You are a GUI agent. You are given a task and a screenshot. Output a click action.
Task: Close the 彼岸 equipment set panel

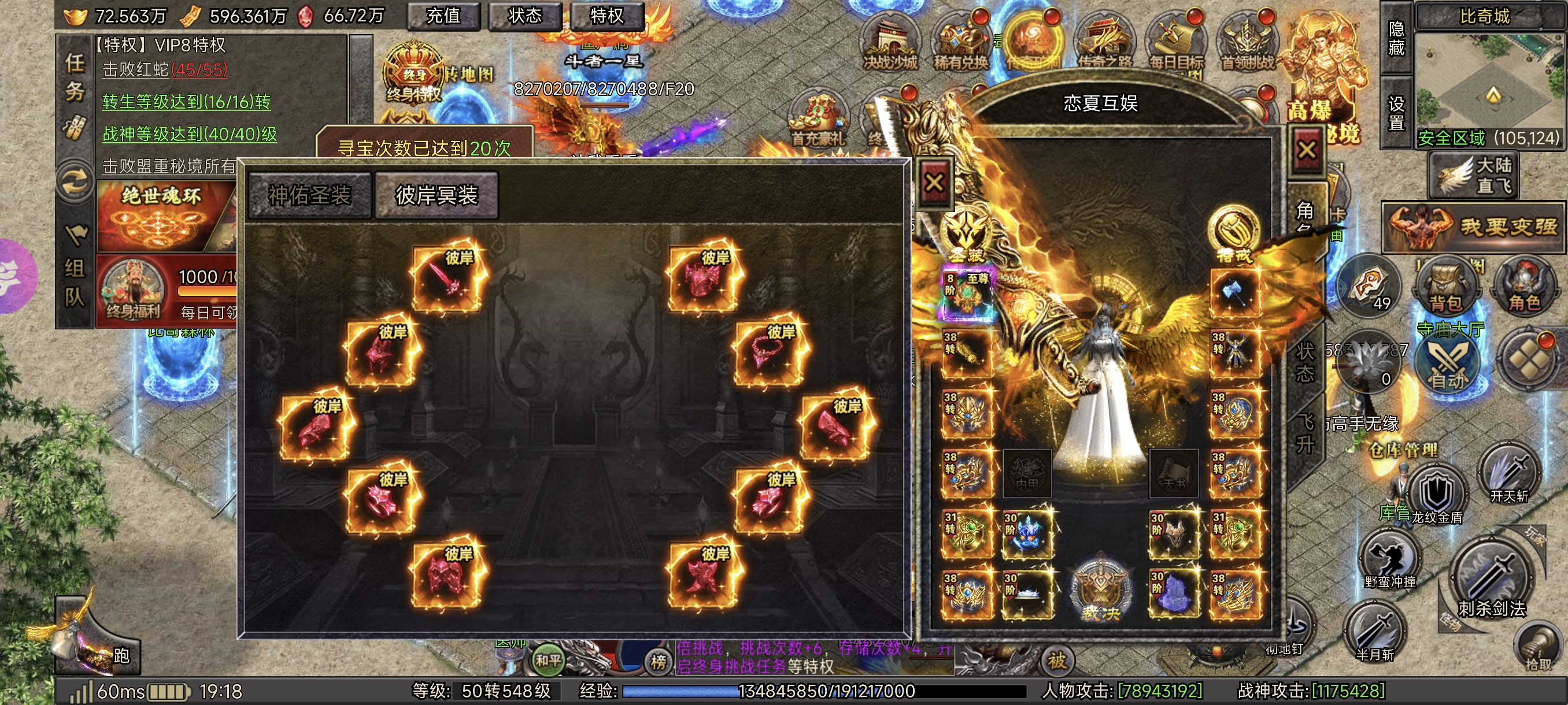pos(934,183)
